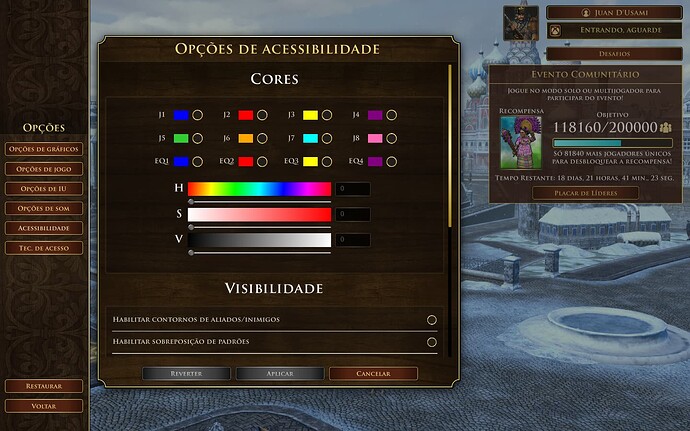The image size is (690, 431).
Task: Open Tec. de acesso settings
Action: coord(43,247)
